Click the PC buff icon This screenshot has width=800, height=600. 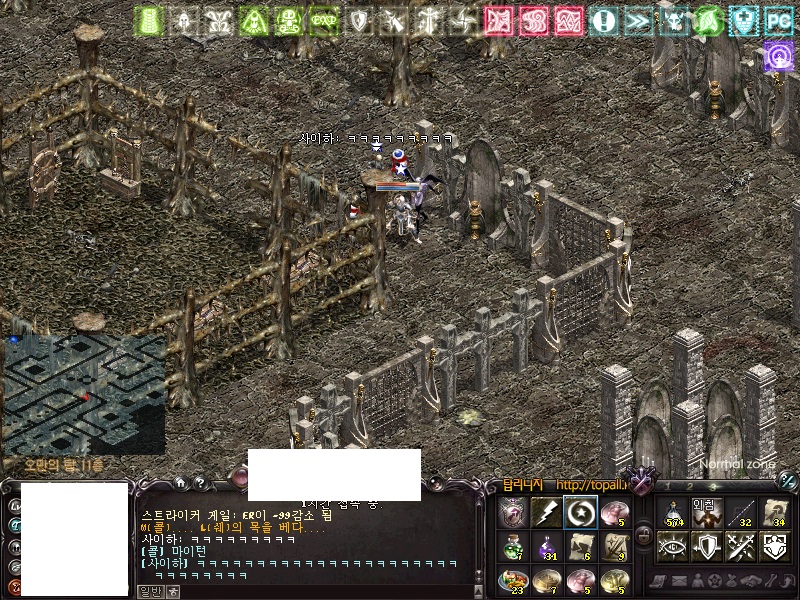click(x=778, y=20)
